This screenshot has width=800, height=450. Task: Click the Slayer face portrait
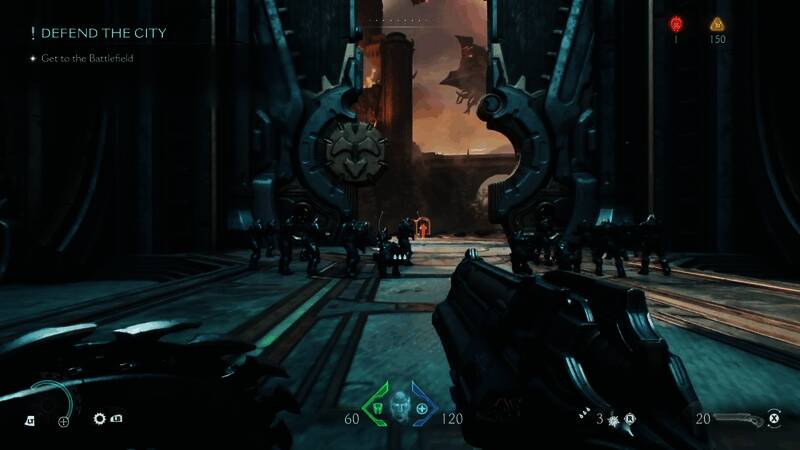tap(400, 408)
